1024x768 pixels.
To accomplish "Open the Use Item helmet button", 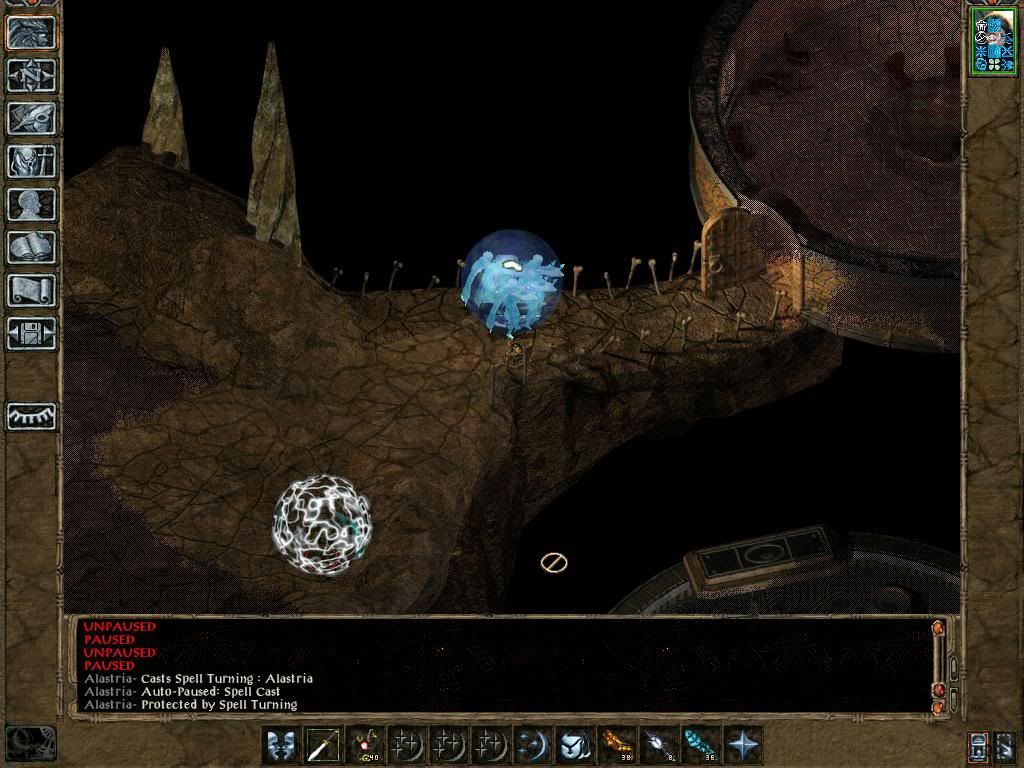I will click(576, 745).
